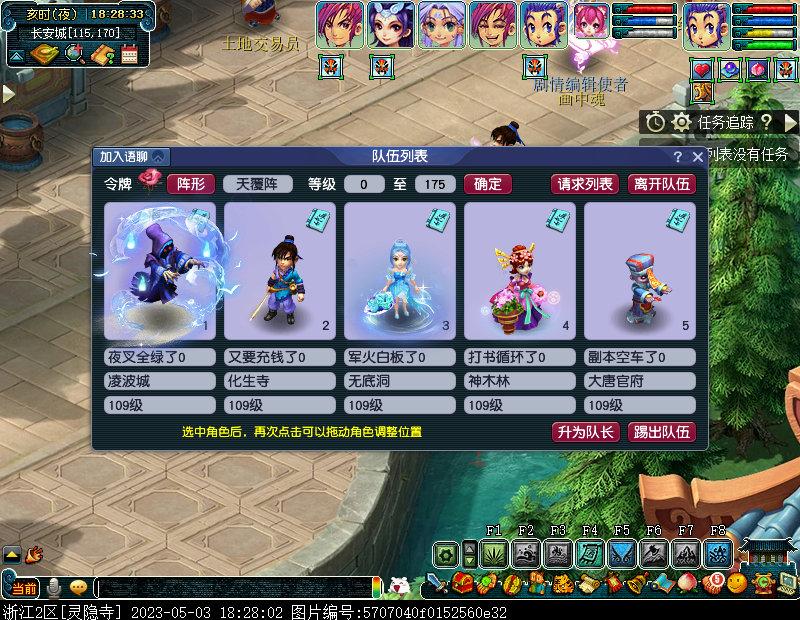Screen dimensions: 800x620
Task: Confirm the level range with 确定
Action: (488, 184)
